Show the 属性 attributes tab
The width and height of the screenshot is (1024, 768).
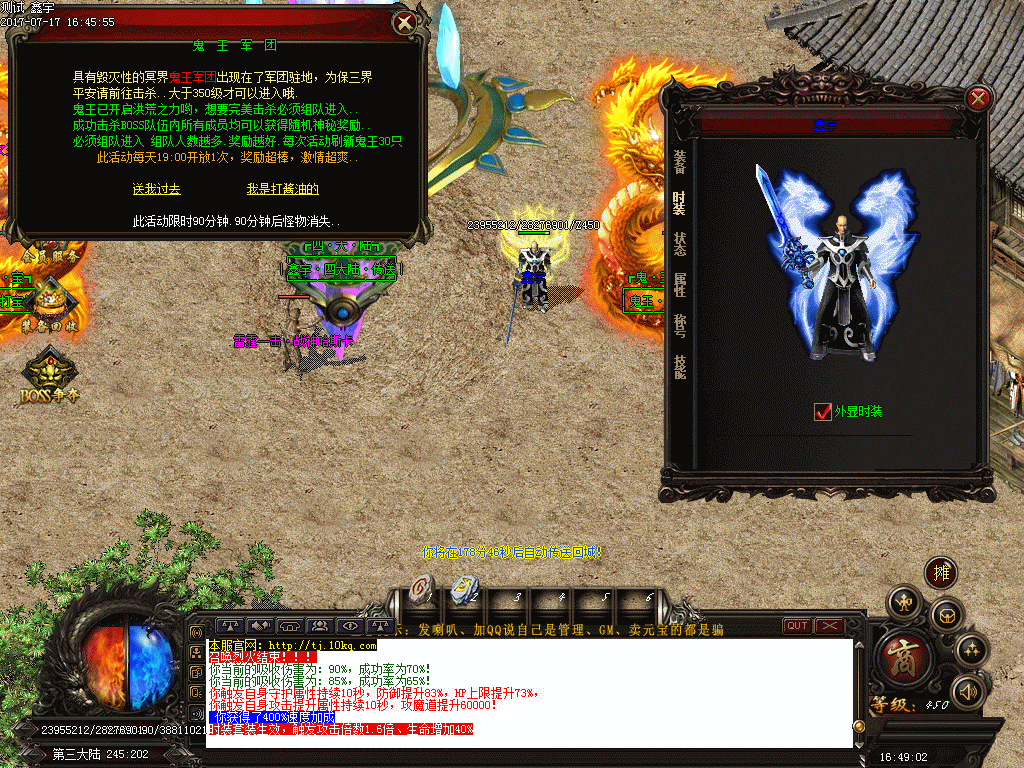[680, 286]
